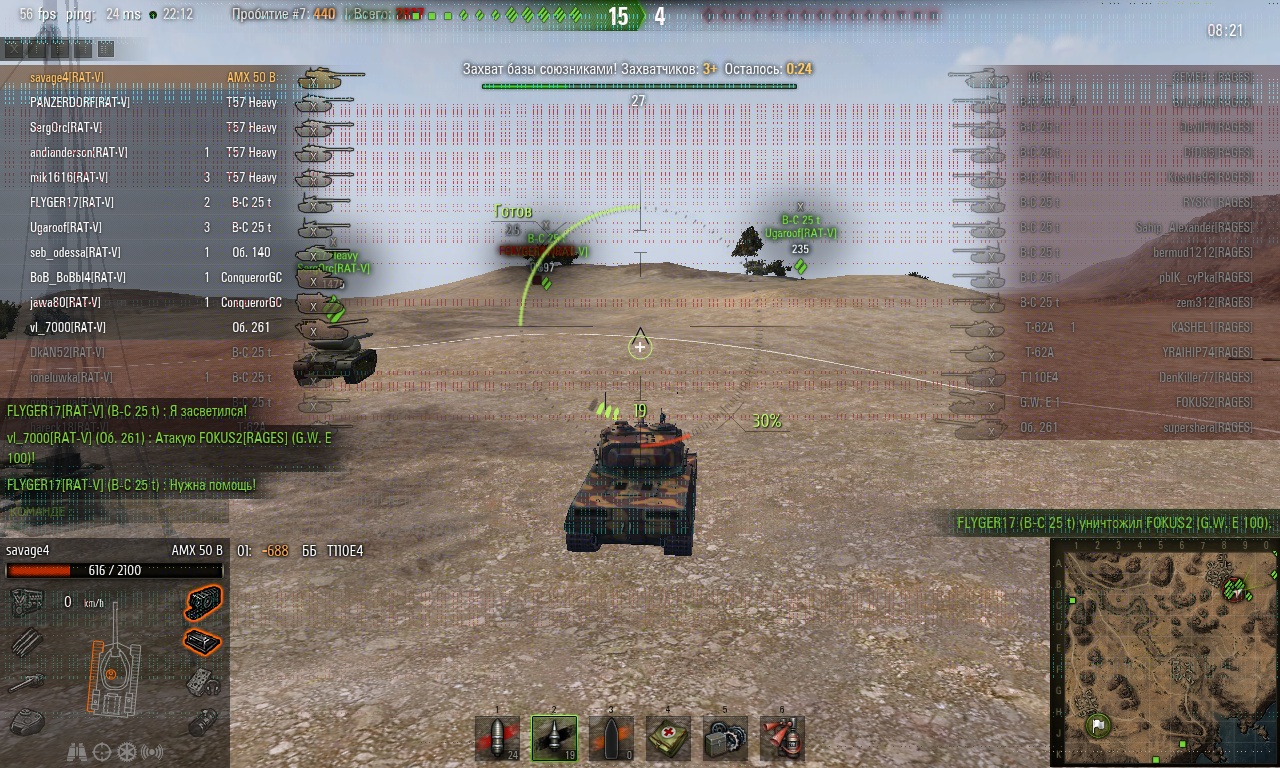
Task: Select the highlighted shell with 19 rounds
Action: click(x=554, y=738)
